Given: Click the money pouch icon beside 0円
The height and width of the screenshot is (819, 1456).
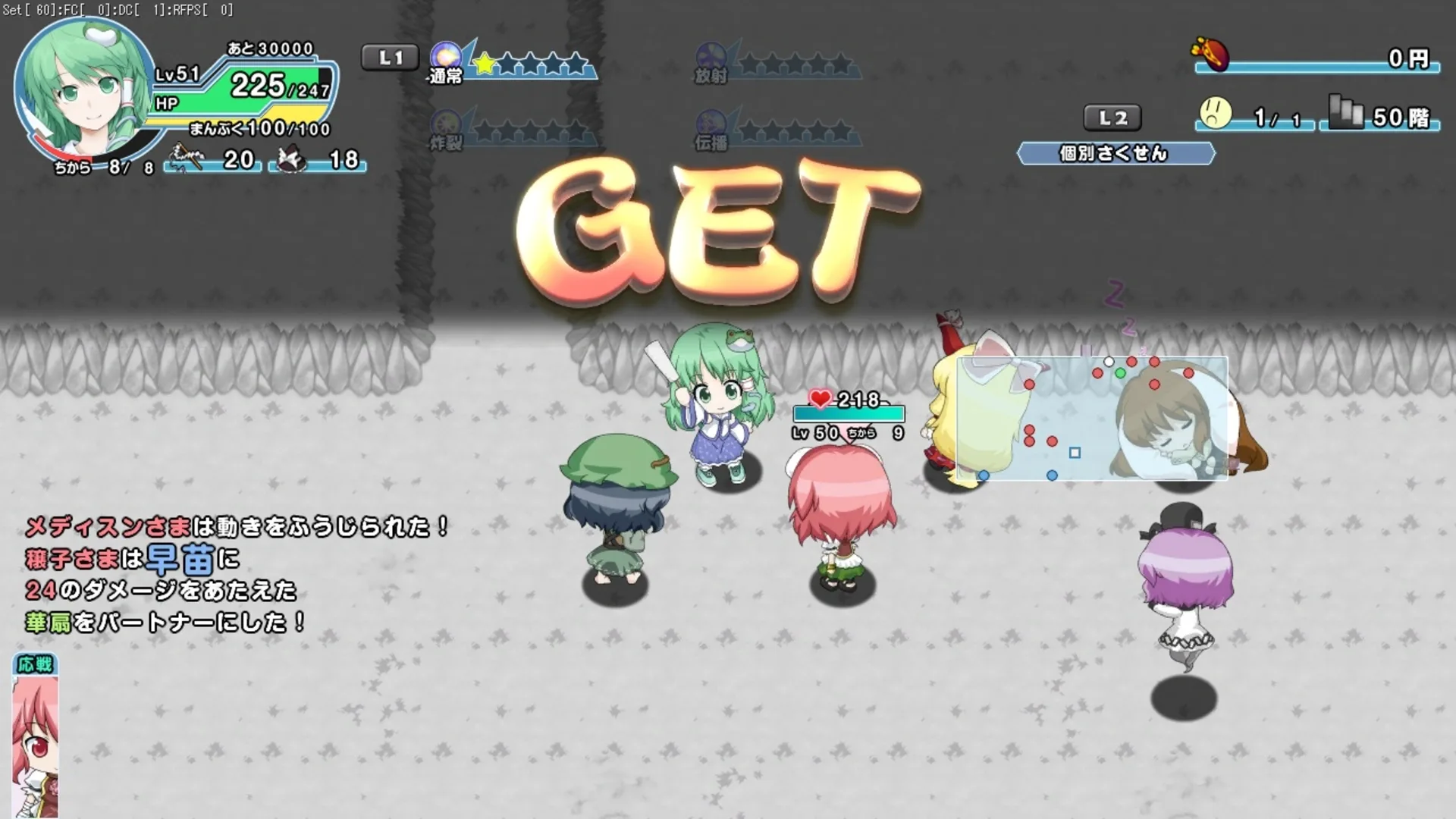Looking at the screenshot, I should (1211, 55).
